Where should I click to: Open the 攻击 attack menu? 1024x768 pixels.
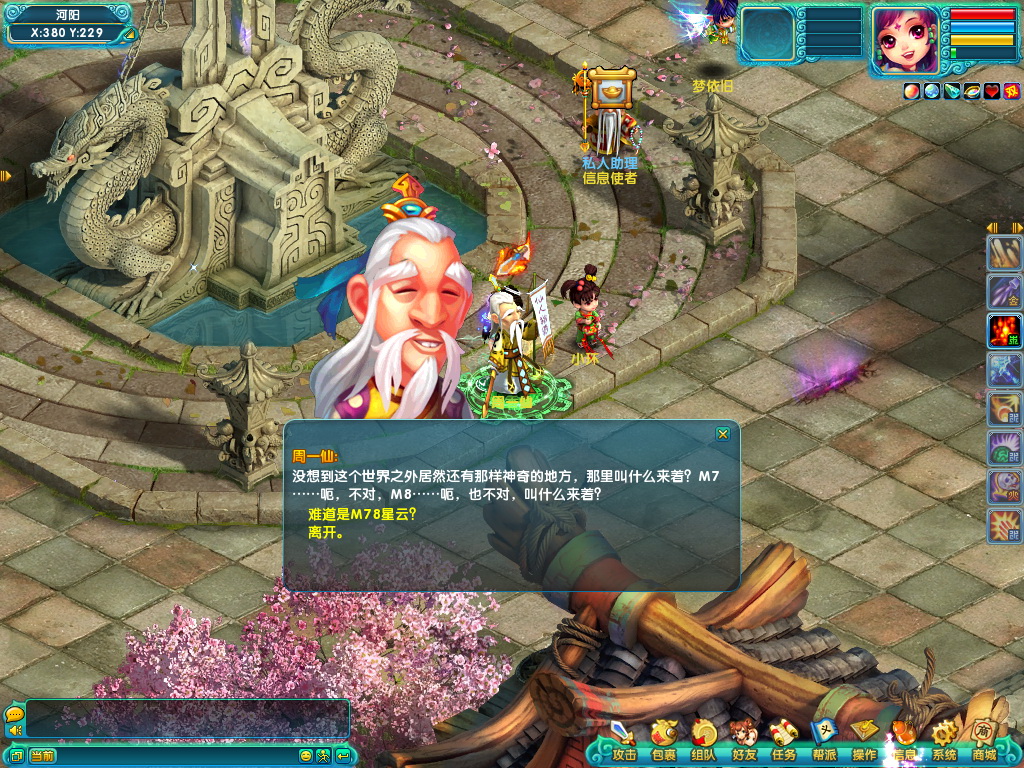pos(623,743)
